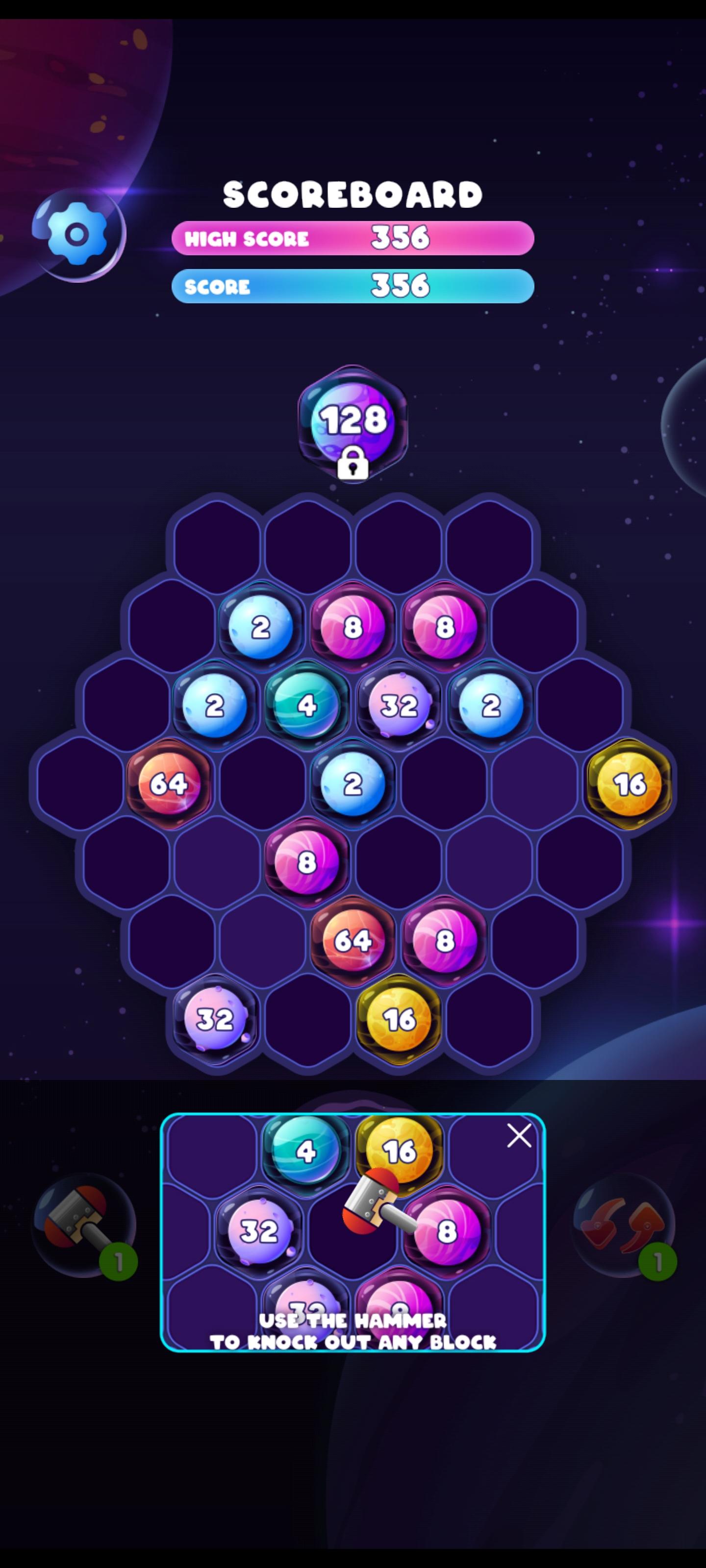Select the 64 planet below the center 8
Image resolution: width=706 pixels, height=1568 pixels.
coord(353,940)
